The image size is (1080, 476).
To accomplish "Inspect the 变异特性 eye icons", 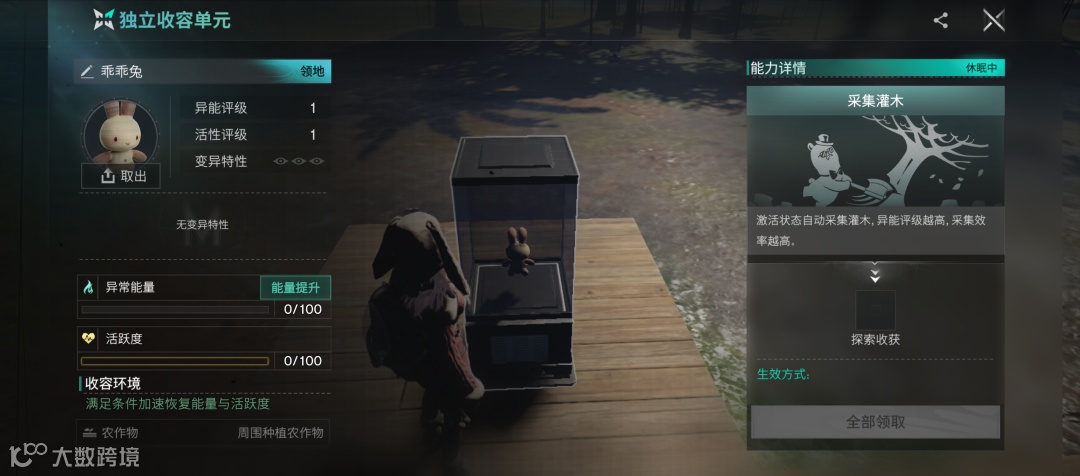I will click(x=300, y=161).
